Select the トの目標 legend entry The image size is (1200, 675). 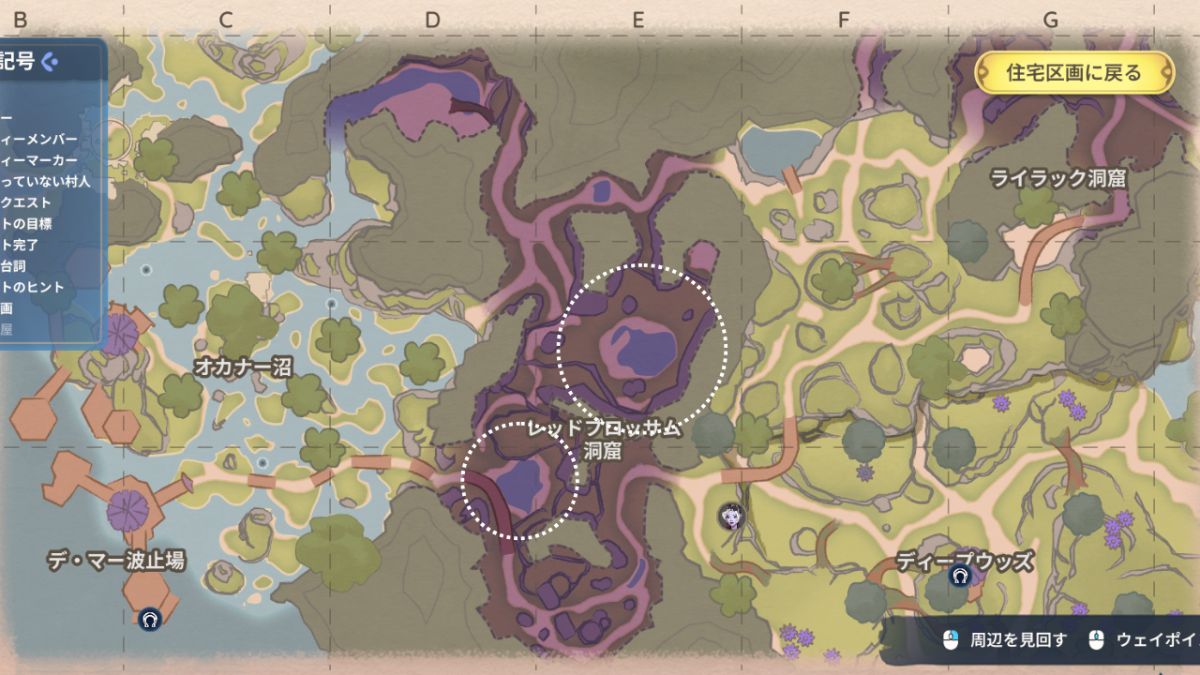click(26, 223)
